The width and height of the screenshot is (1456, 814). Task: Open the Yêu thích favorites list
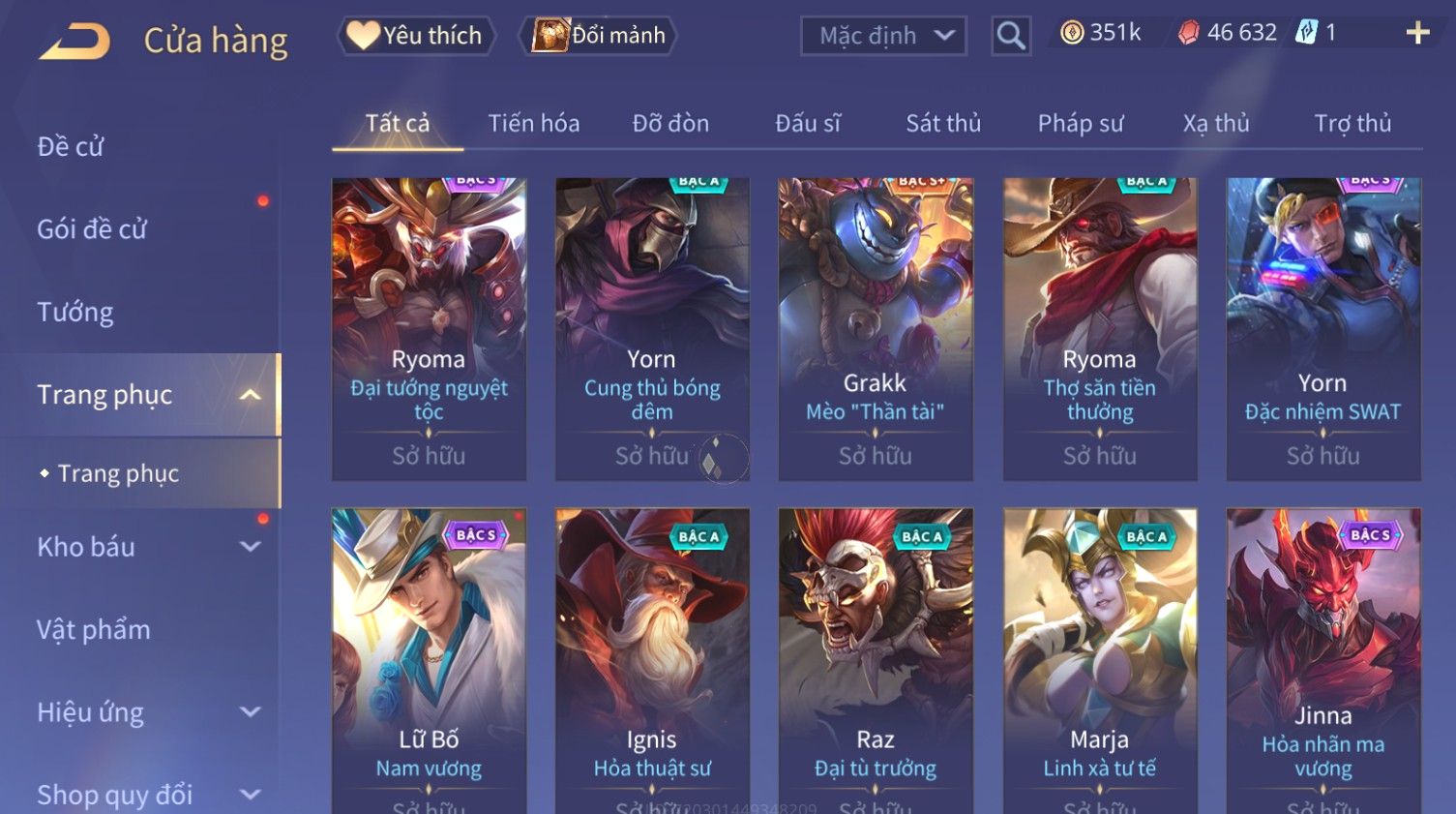coord(416,36)
